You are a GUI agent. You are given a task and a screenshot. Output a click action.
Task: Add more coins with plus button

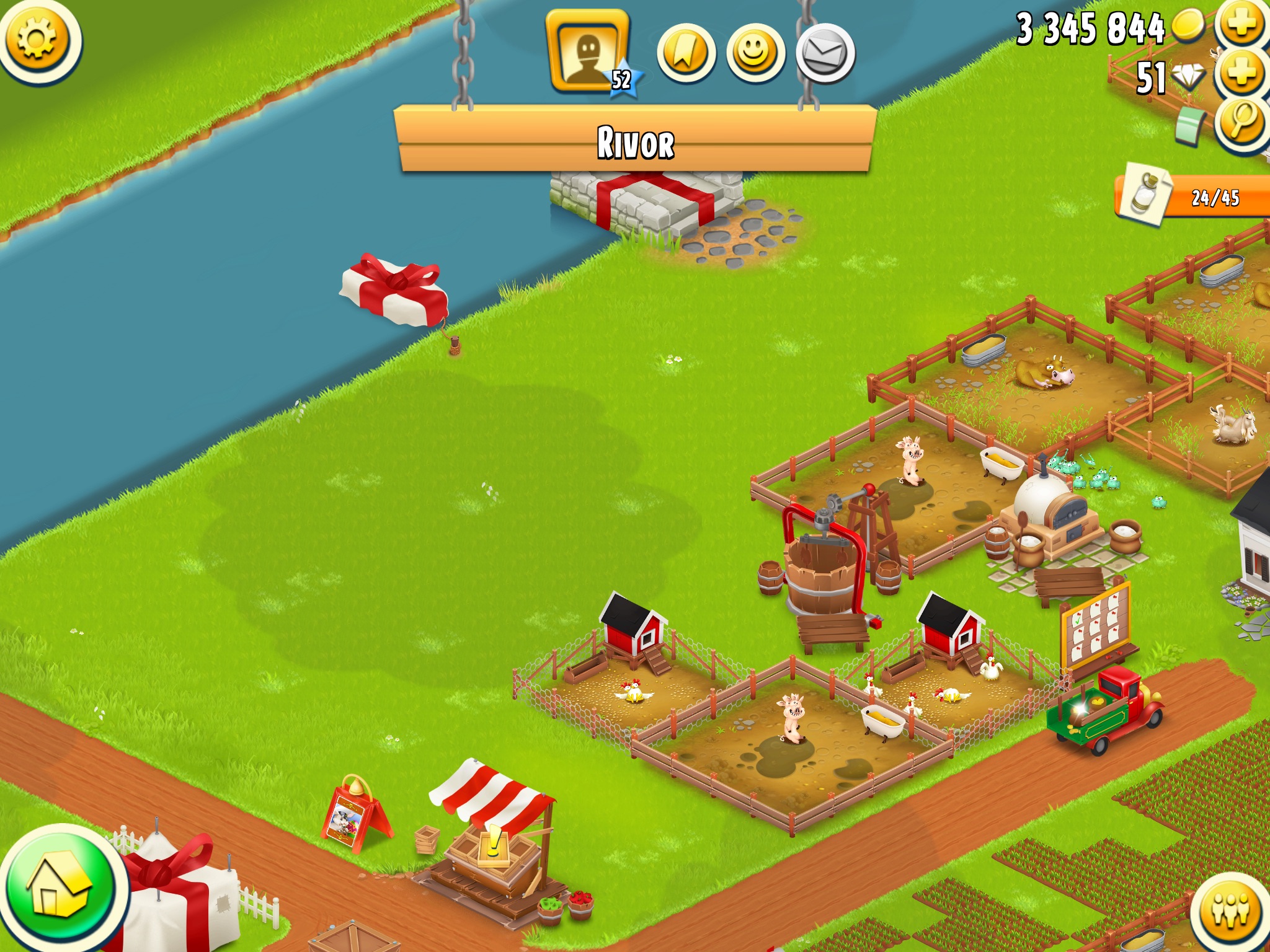(1241, 25)
